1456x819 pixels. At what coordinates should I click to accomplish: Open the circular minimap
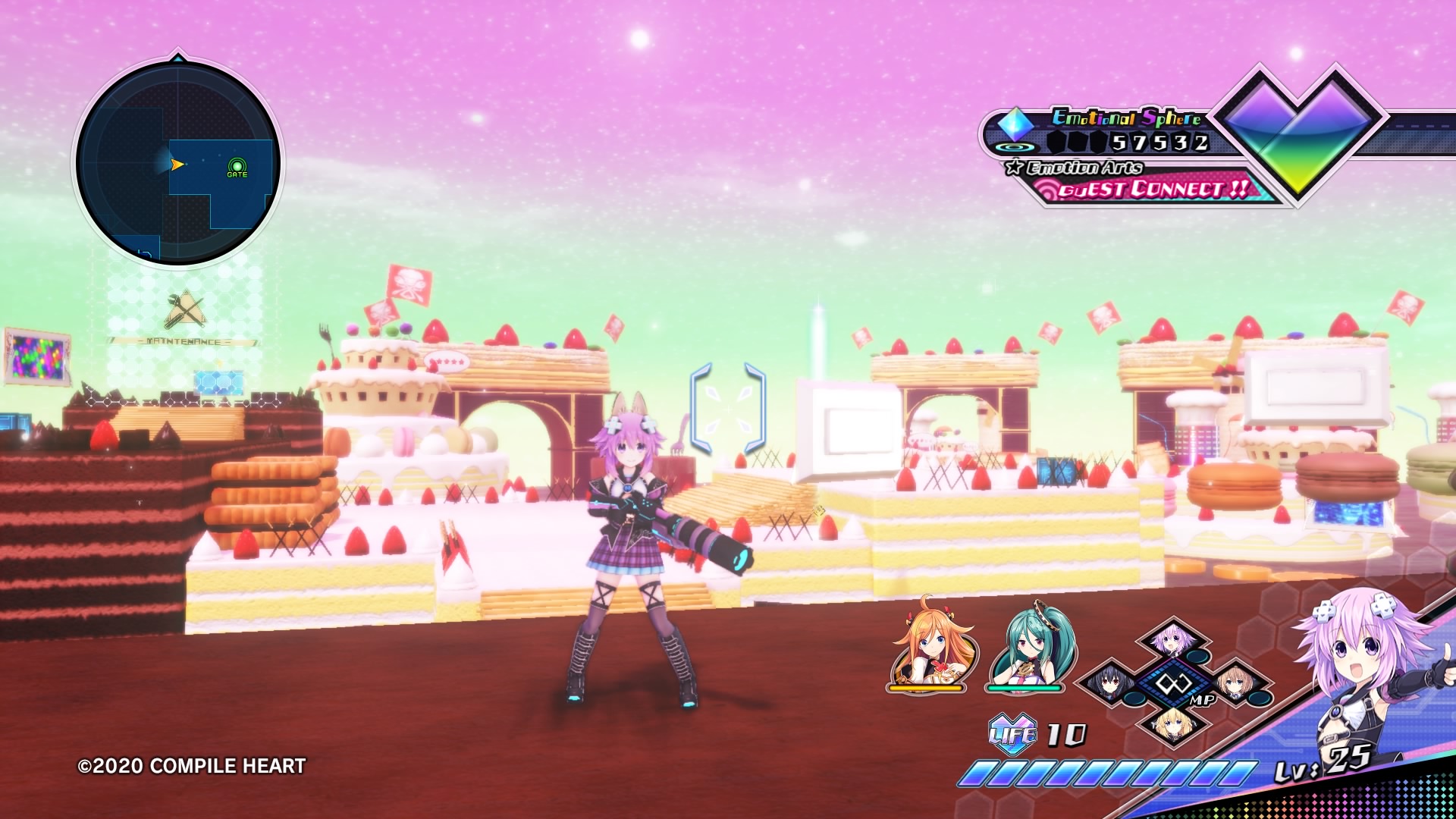[x=178, y=163]
